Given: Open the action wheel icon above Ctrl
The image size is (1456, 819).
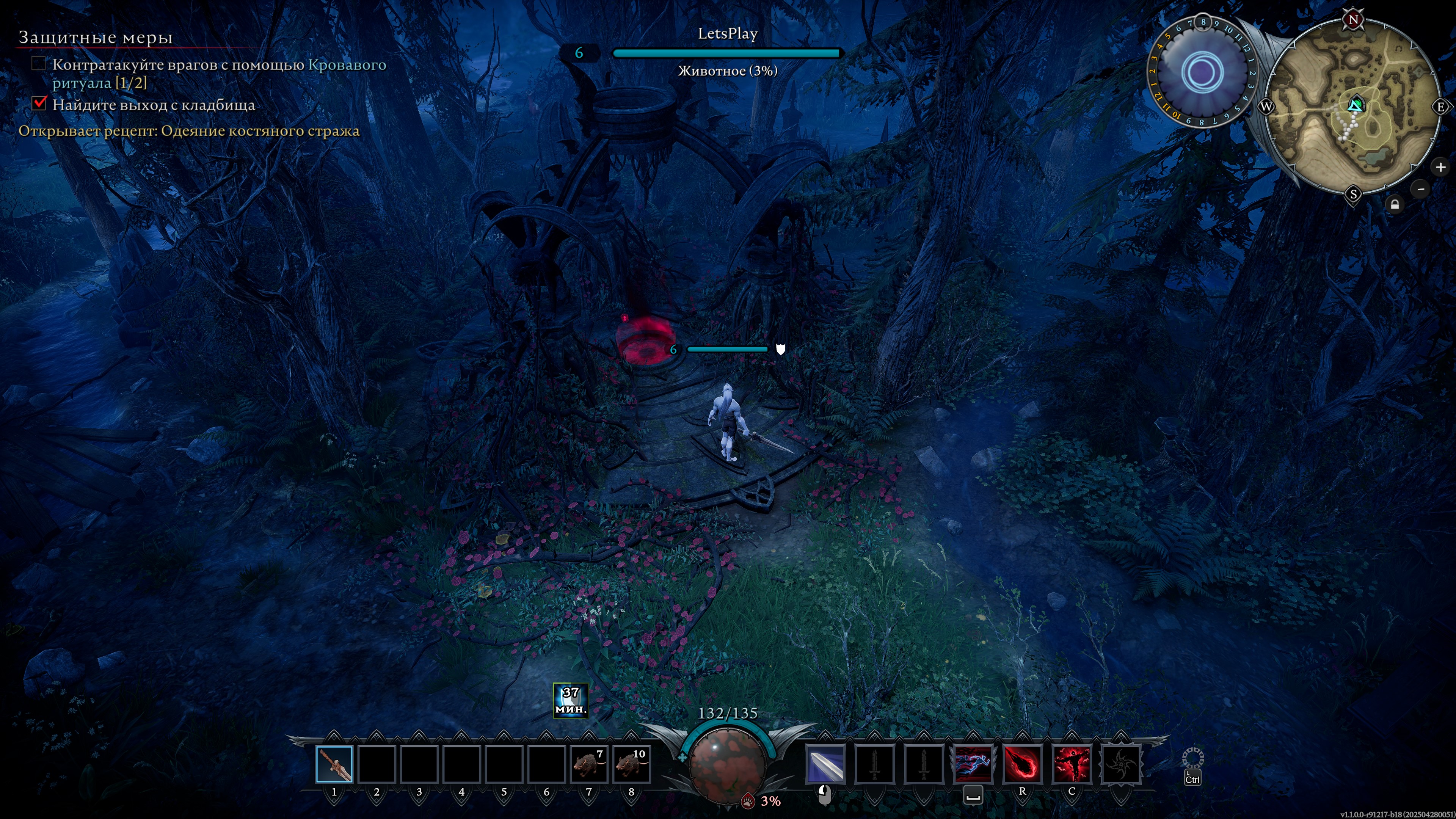Looking at the screenshot, I should (1192, 758).
